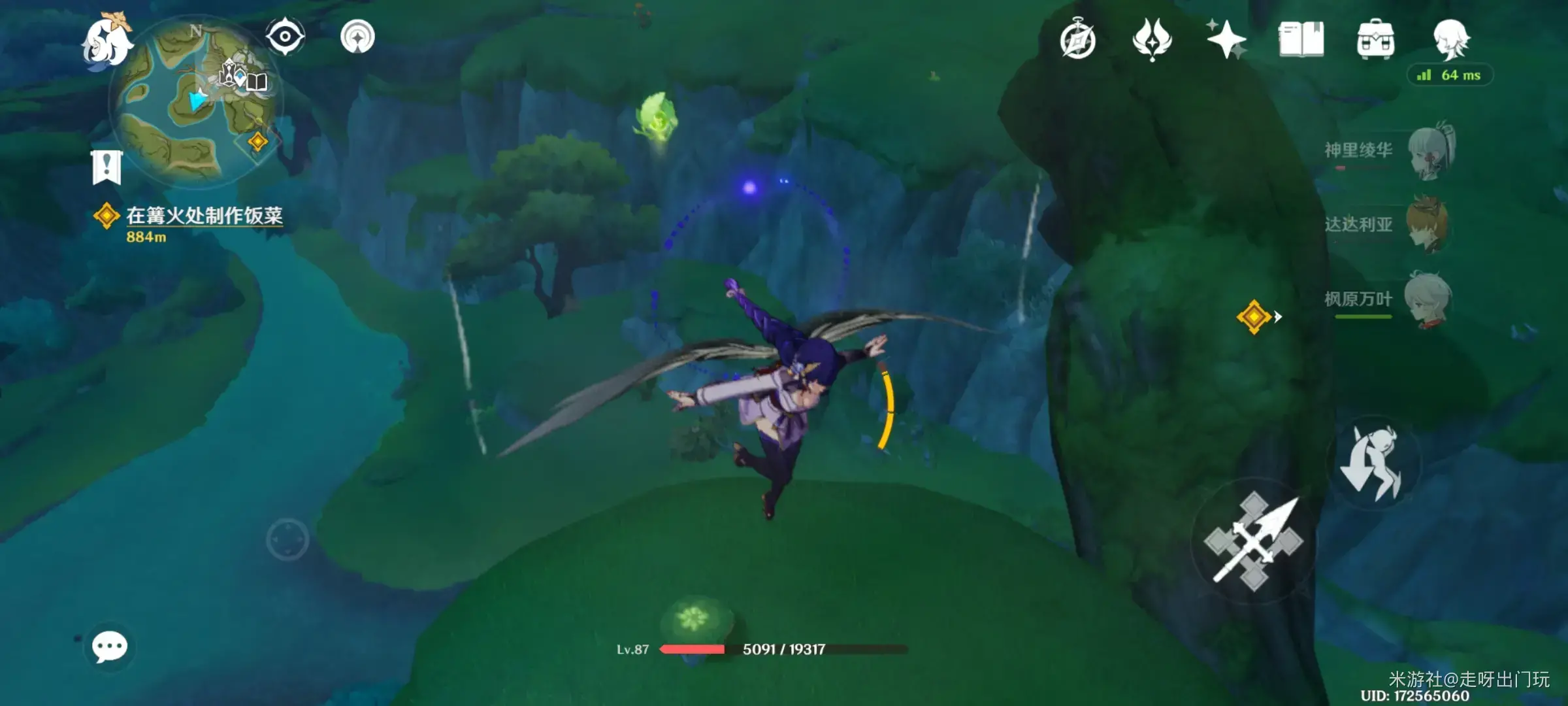Viewport: 1568px width, 706px height.
Task: Open the winged battle pass icon
Action: pyautogui.click(x=1152, y=39)
